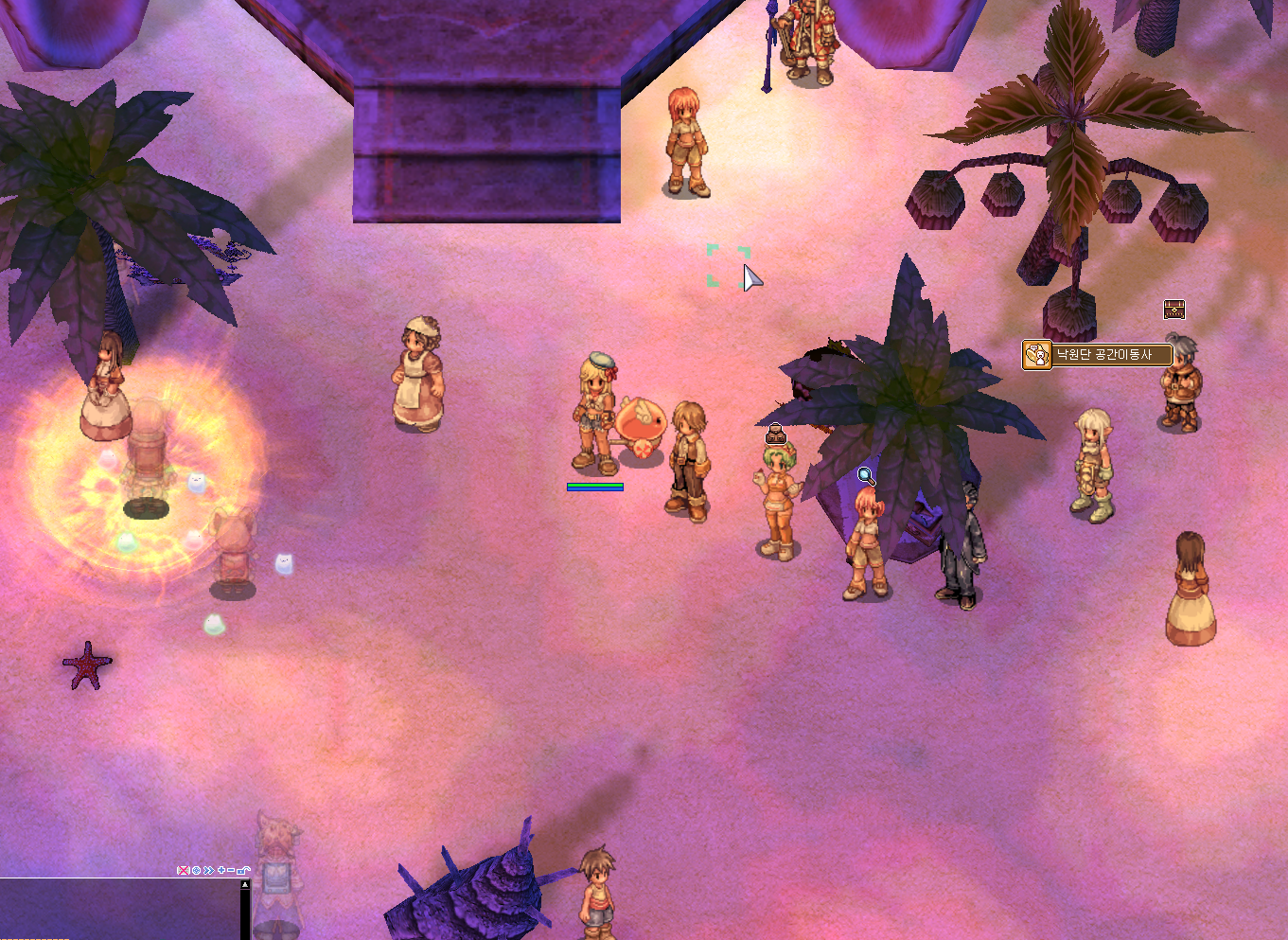Click the magnifying glass marker icon
Image resolution: width=1288 pixels, height=940 pixels.
tap(866, 476)
